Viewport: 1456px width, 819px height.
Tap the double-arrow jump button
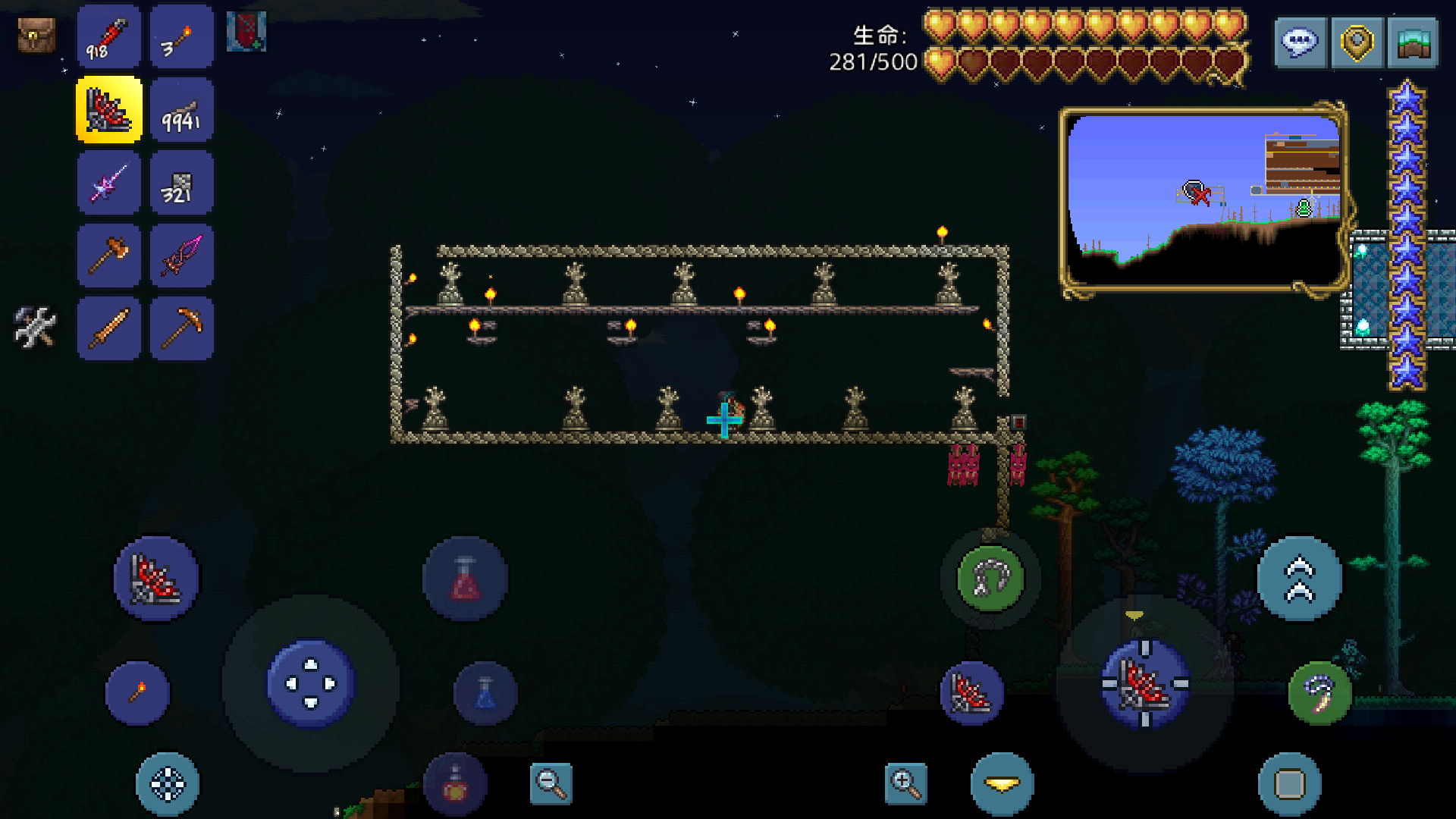point(1299,579)
